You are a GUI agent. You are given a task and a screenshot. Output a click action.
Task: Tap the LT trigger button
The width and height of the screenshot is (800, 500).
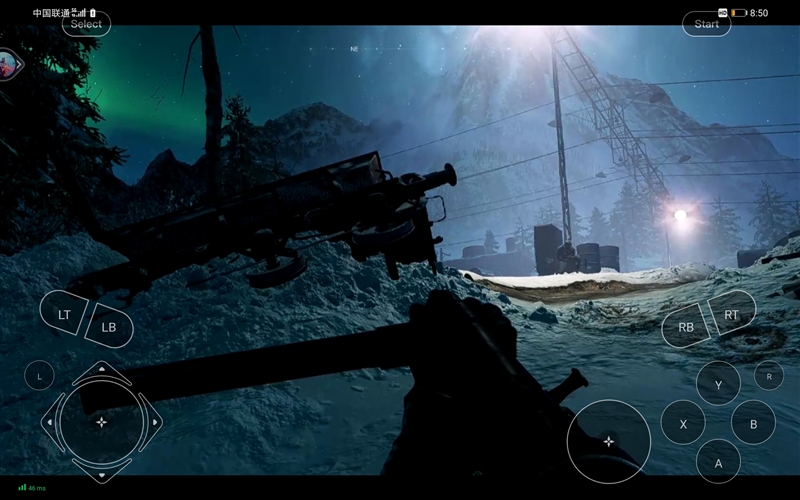[64, 314]
